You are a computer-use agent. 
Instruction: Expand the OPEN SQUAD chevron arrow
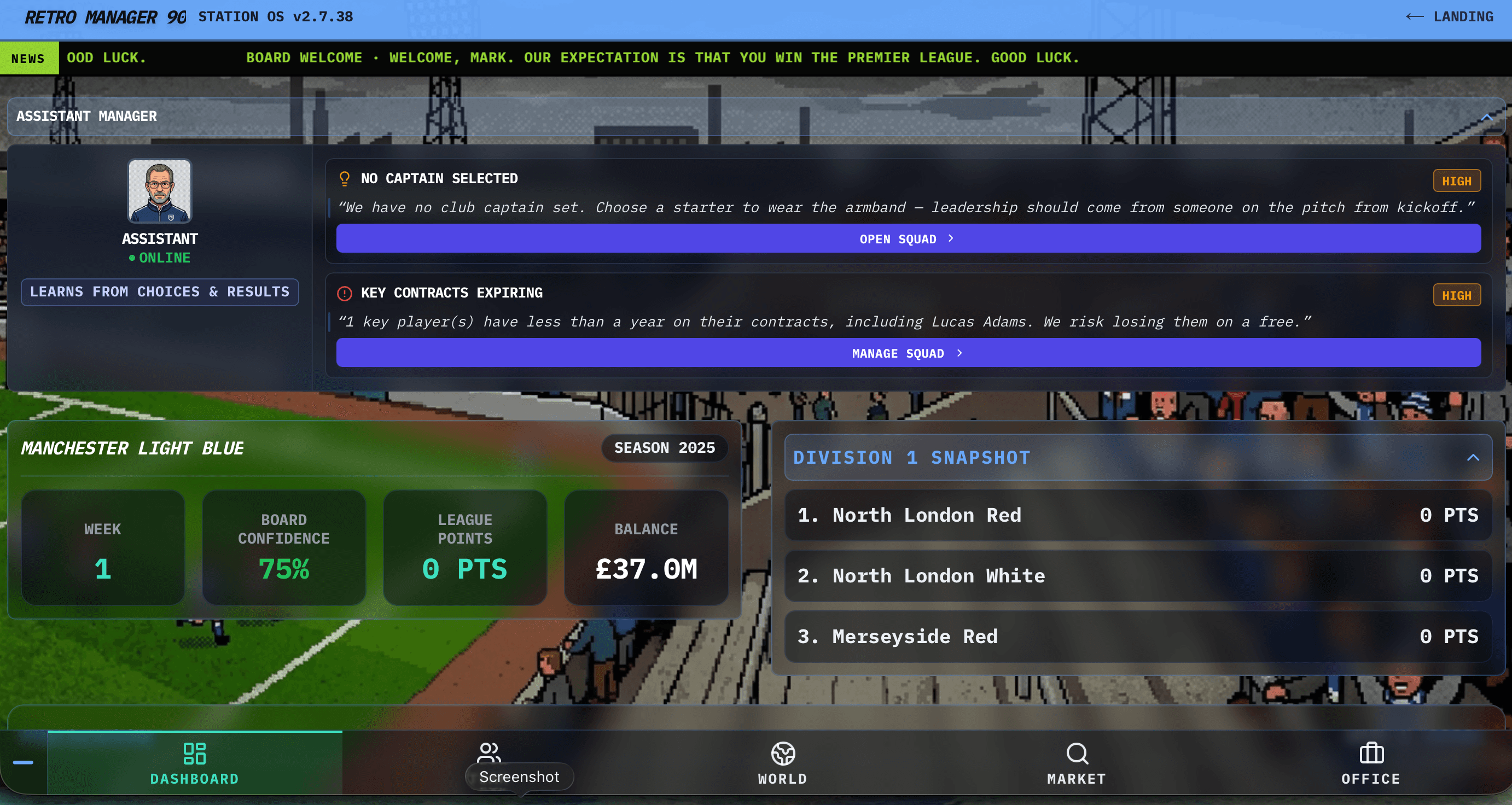[951, 238]
